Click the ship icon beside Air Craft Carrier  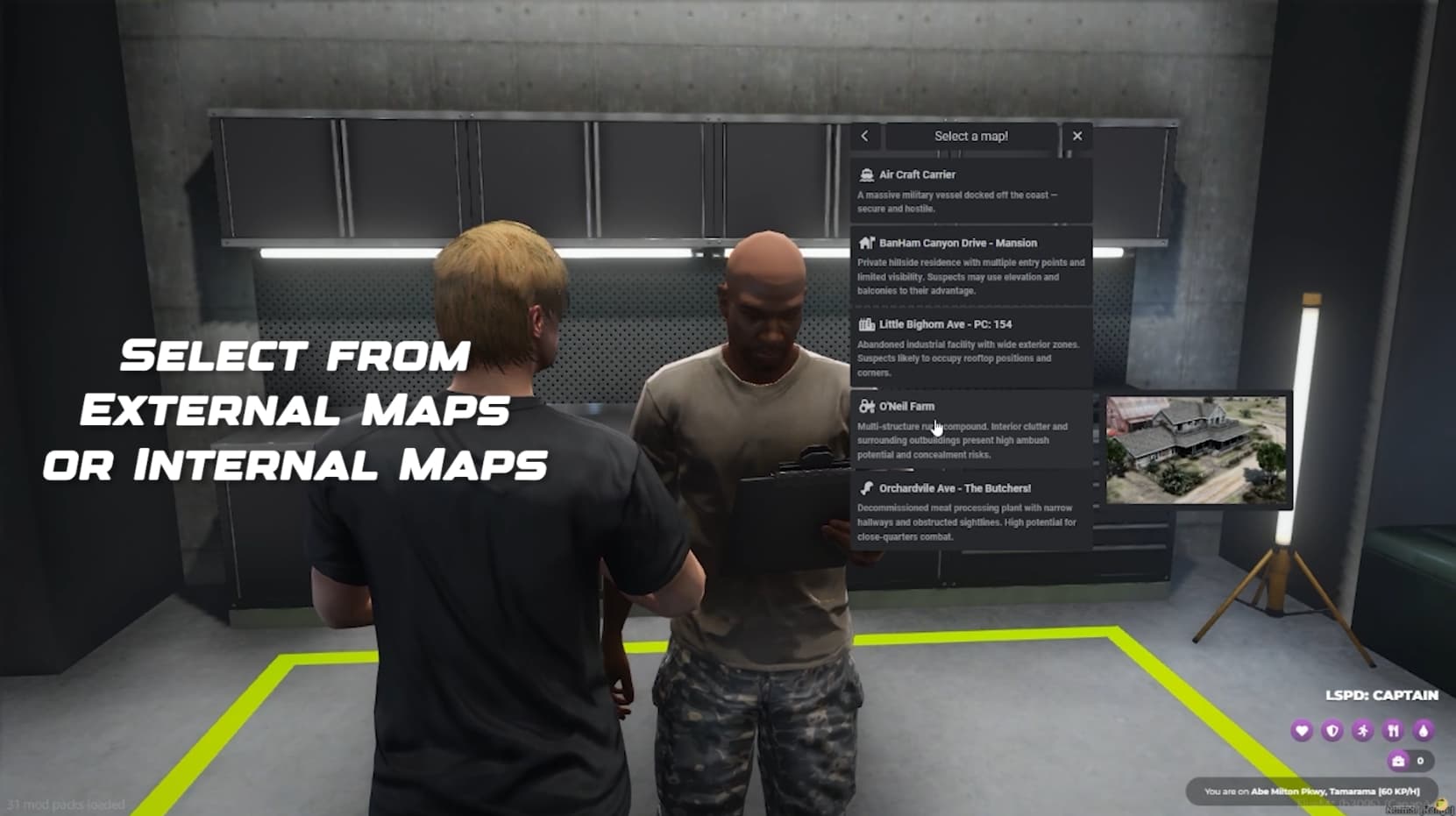(x=866, y=174)
